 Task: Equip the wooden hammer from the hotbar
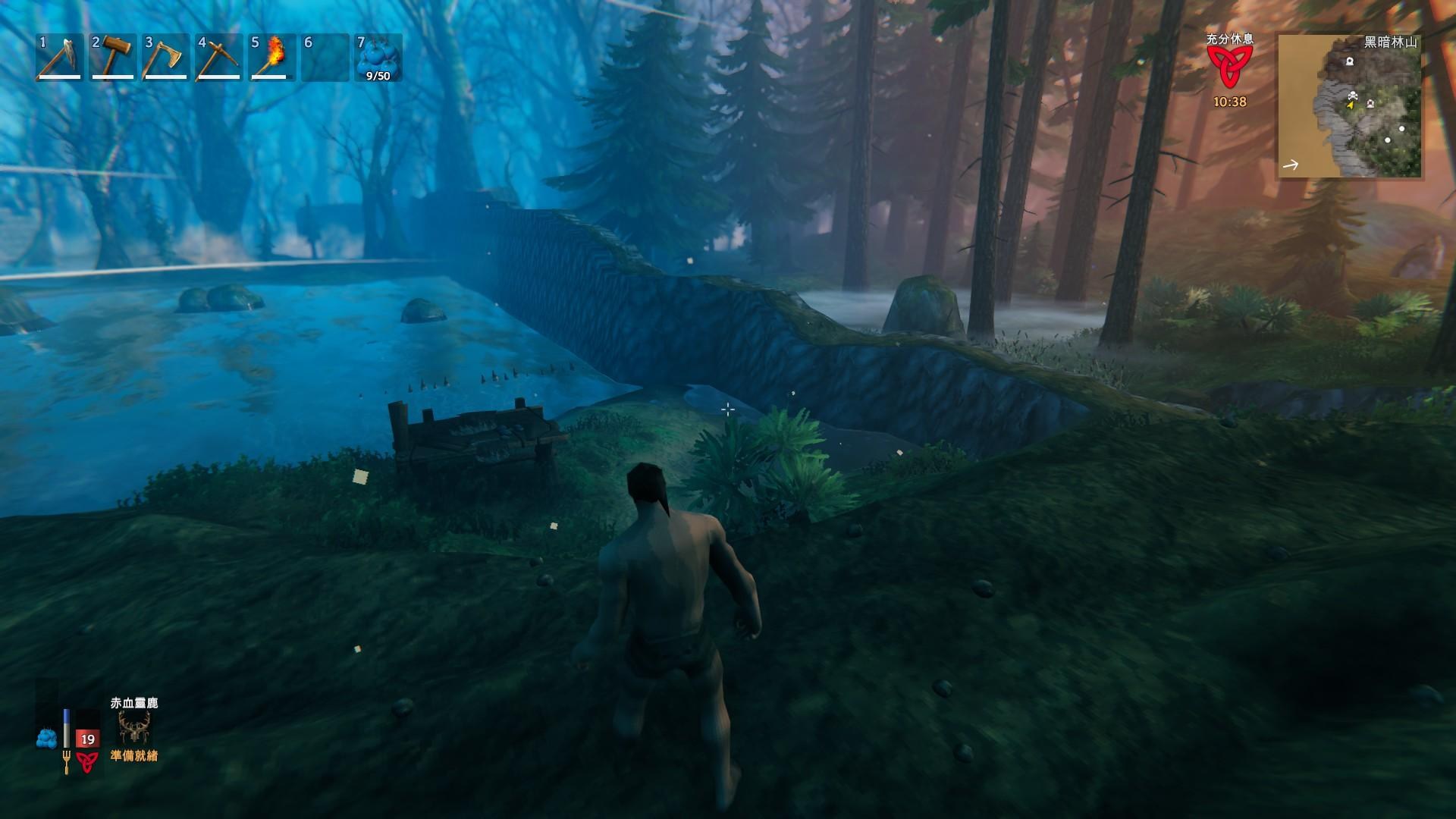click(113, 57)
